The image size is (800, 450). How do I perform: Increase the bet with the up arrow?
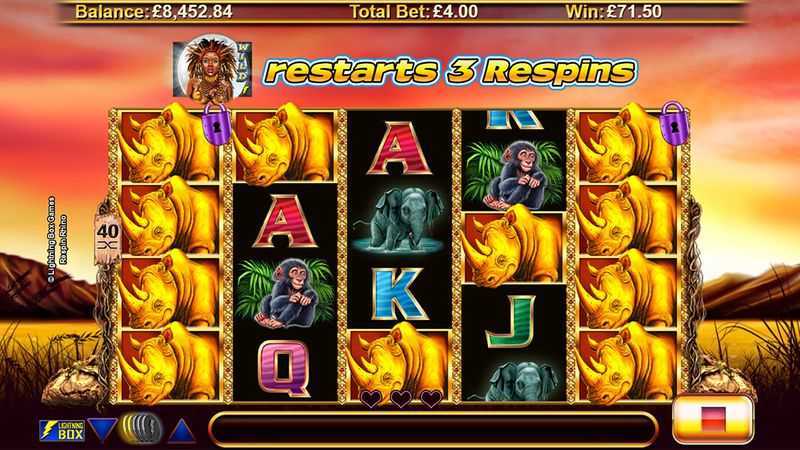click(180, 431)
